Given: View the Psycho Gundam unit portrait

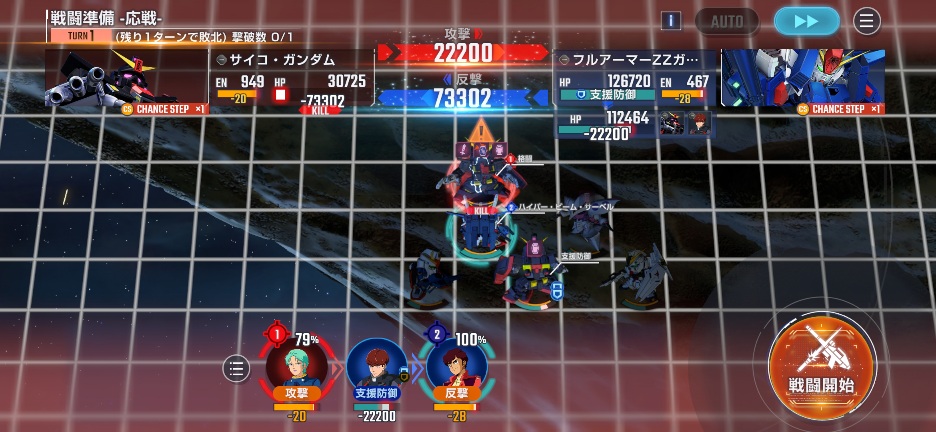Looking at the screenshot, I should click(125, 76).
